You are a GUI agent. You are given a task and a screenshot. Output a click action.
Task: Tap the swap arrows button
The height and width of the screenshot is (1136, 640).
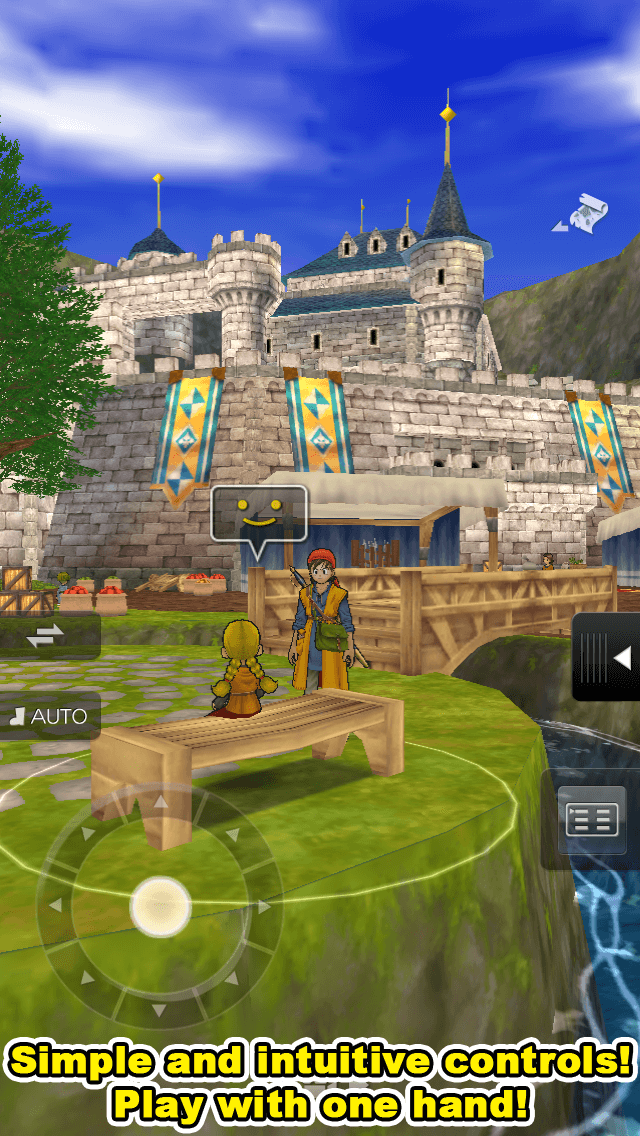click(45, 636)
